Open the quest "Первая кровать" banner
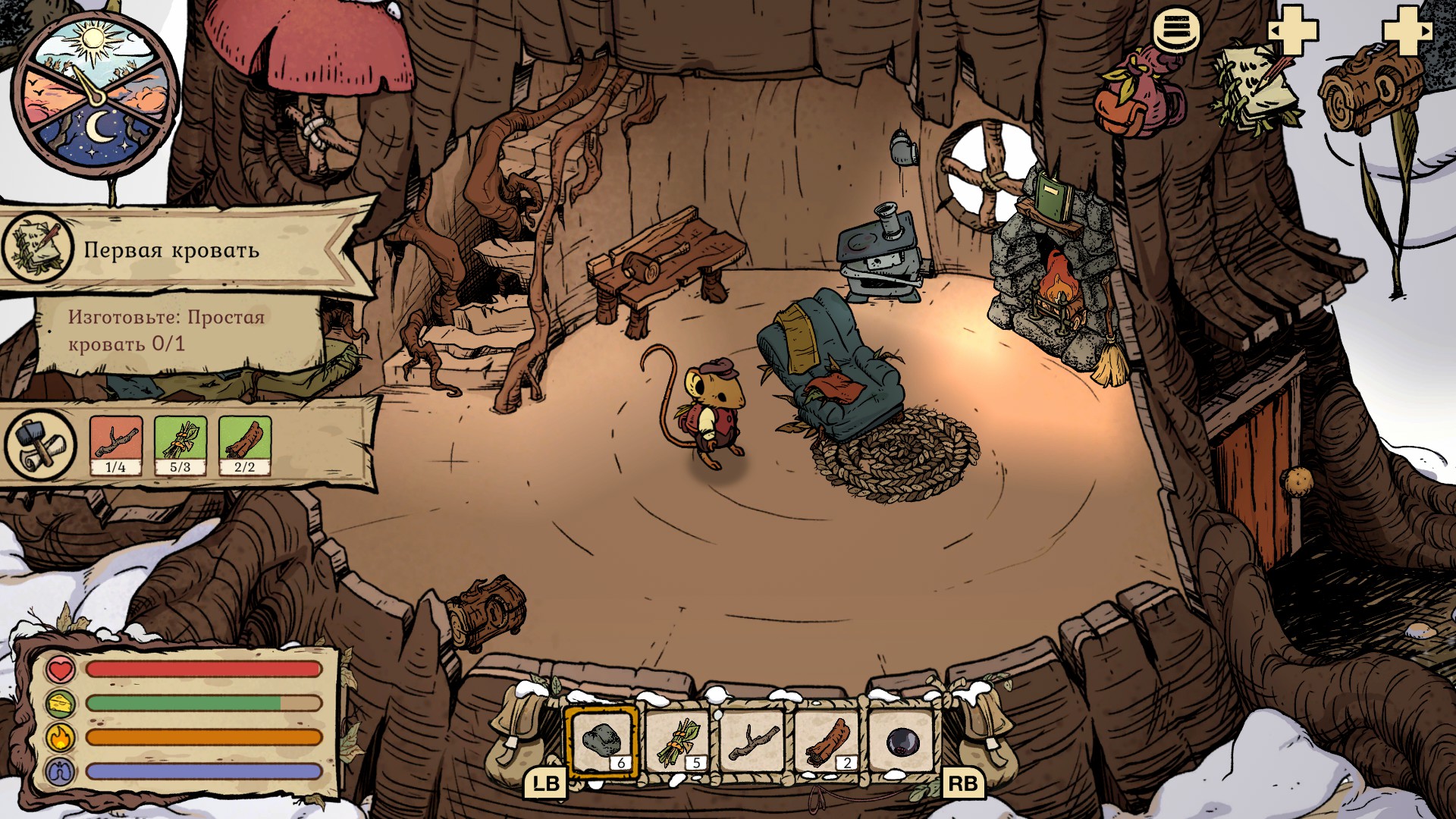 tap(171, 249)
